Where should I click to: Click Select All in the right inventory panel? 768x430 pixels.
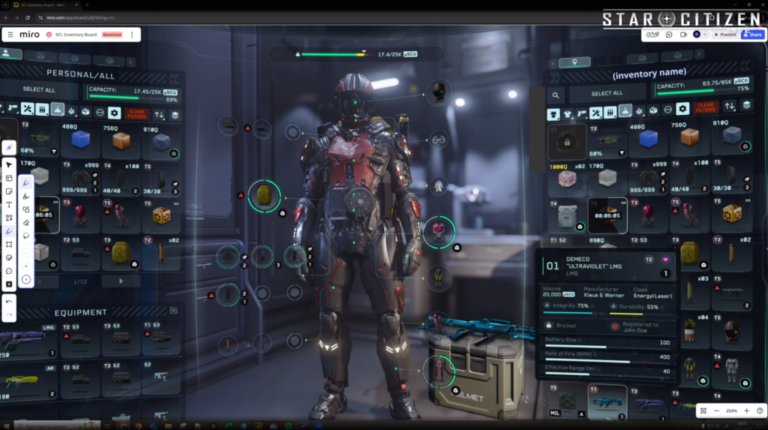coord(607,93)
